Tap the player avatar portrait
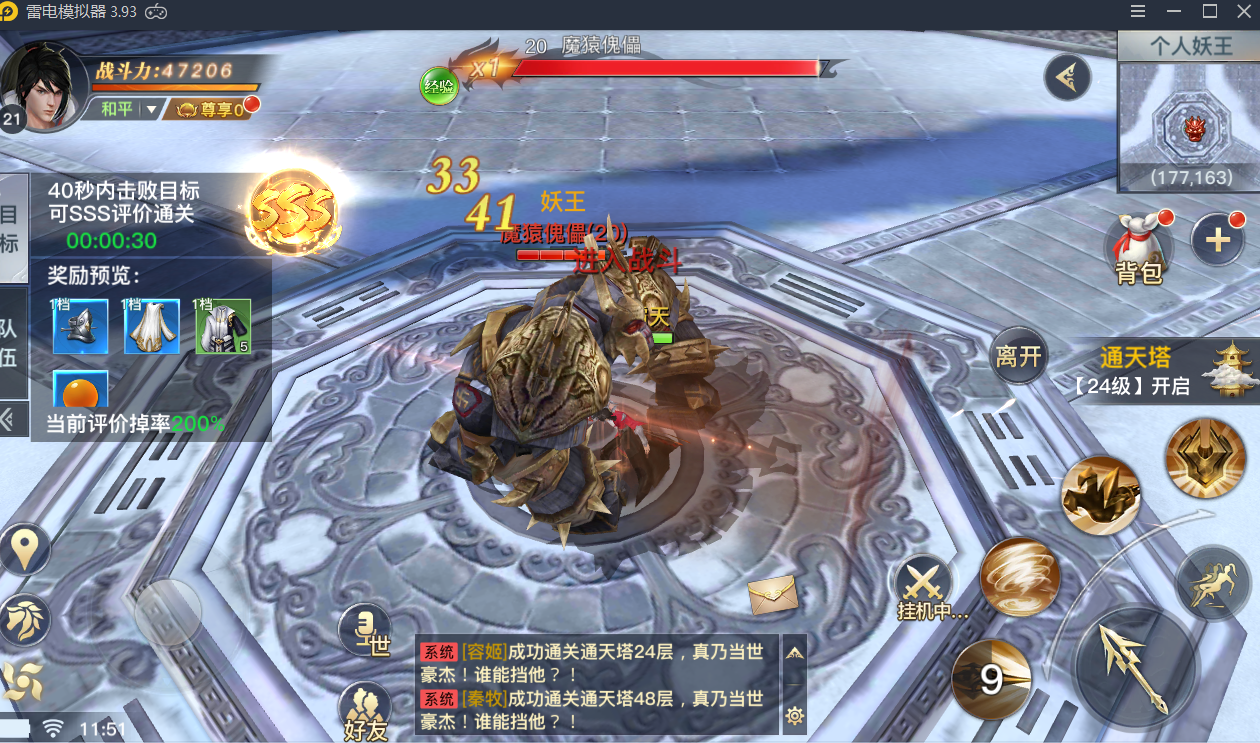Screen dimensions: 1260x743 pyautogui.click(x=44, y=86)
